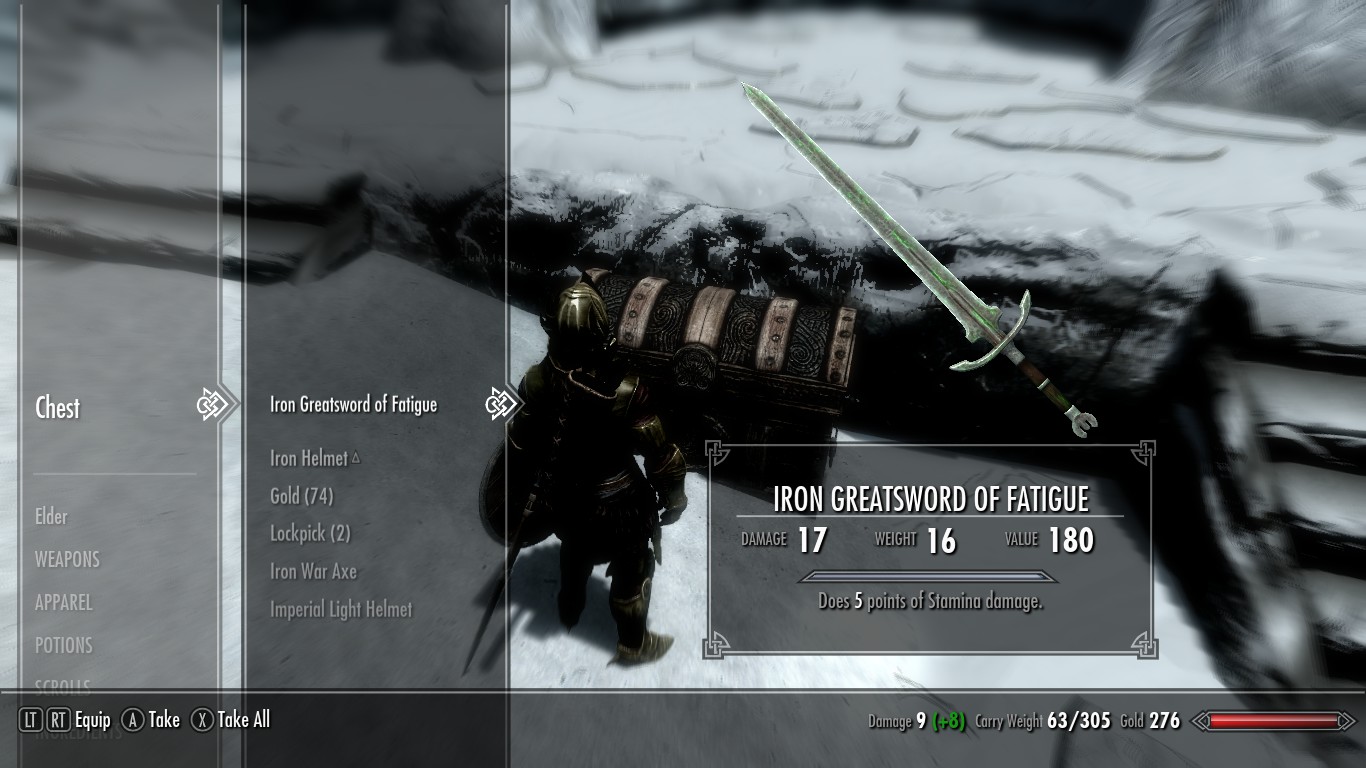1366x768 pixels.
Task: Show the APPAREL category
Action: [x=64, y=603]
